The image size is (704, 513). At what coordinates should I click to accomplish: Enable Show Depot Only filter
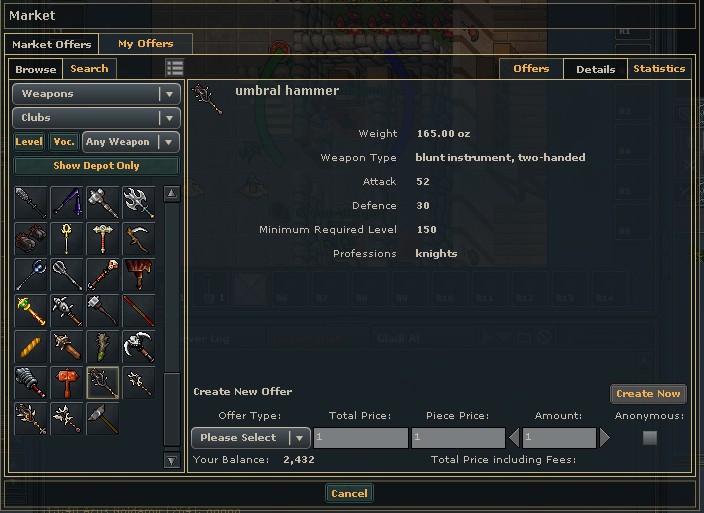tap(96, 166)
